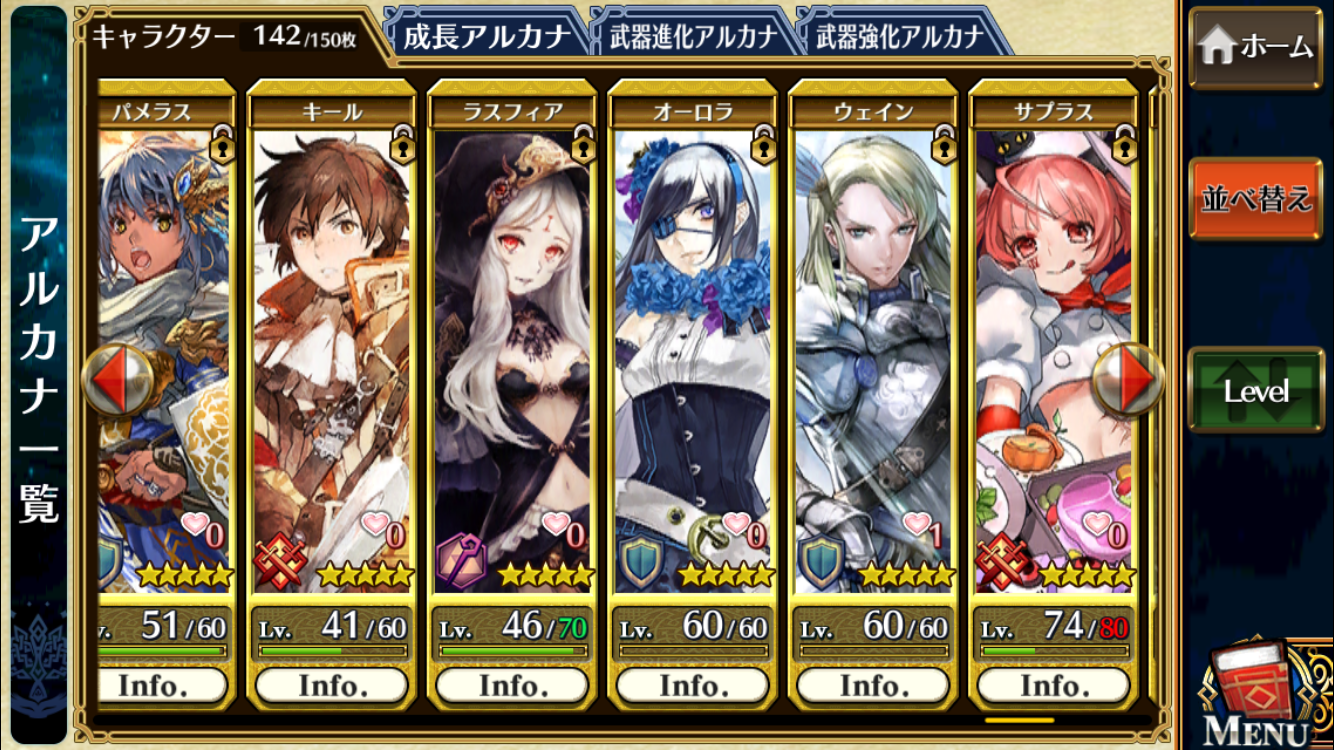Open Info for ウェイン

[873, 686]
